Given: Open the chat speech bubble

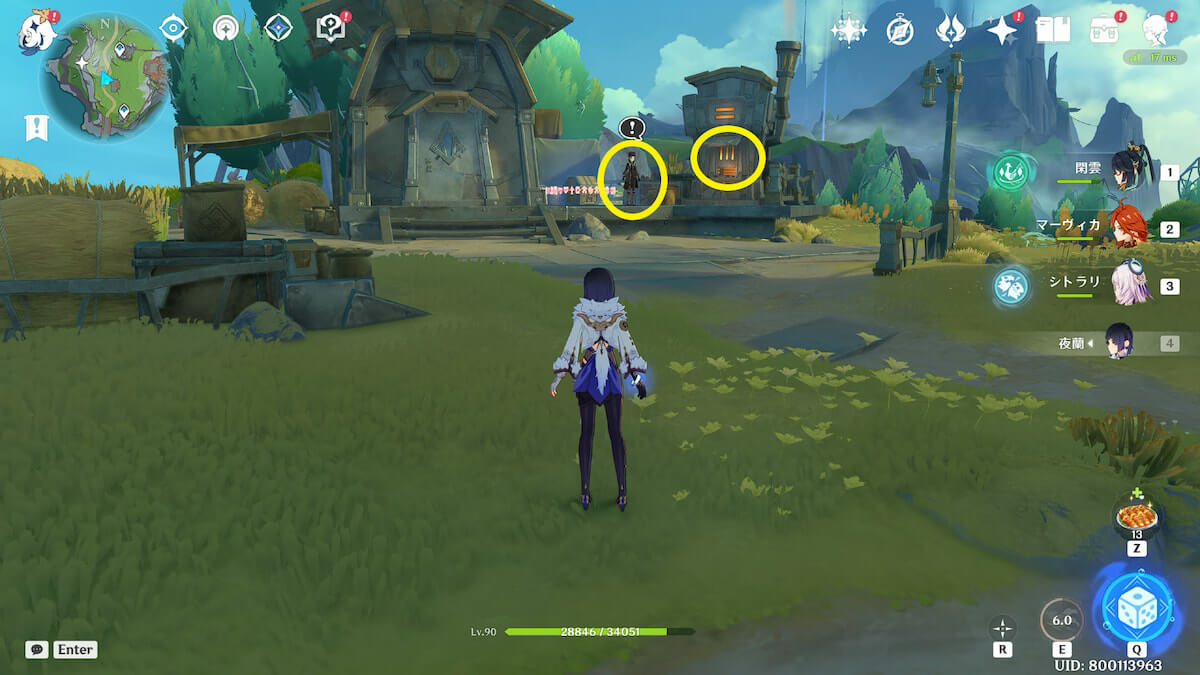Looking at the screenshot, I should click(x=37, y=649).
